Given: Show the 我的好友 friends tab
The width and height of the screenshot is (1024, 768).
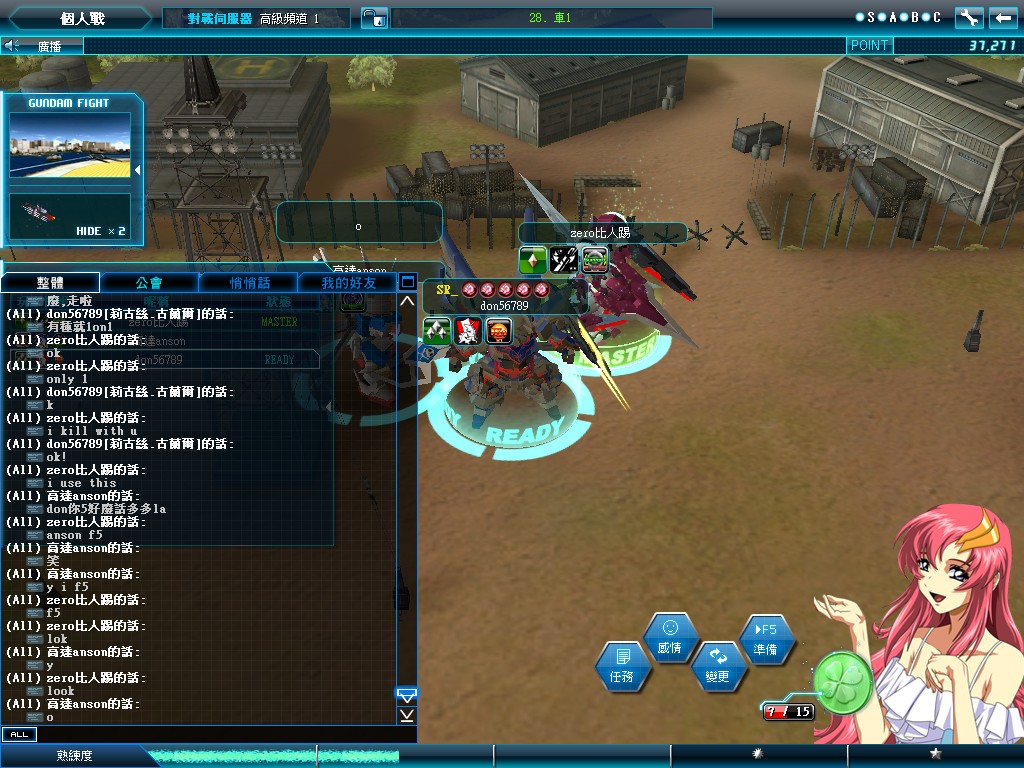Looking at the screenshot, I should (348, 283).
